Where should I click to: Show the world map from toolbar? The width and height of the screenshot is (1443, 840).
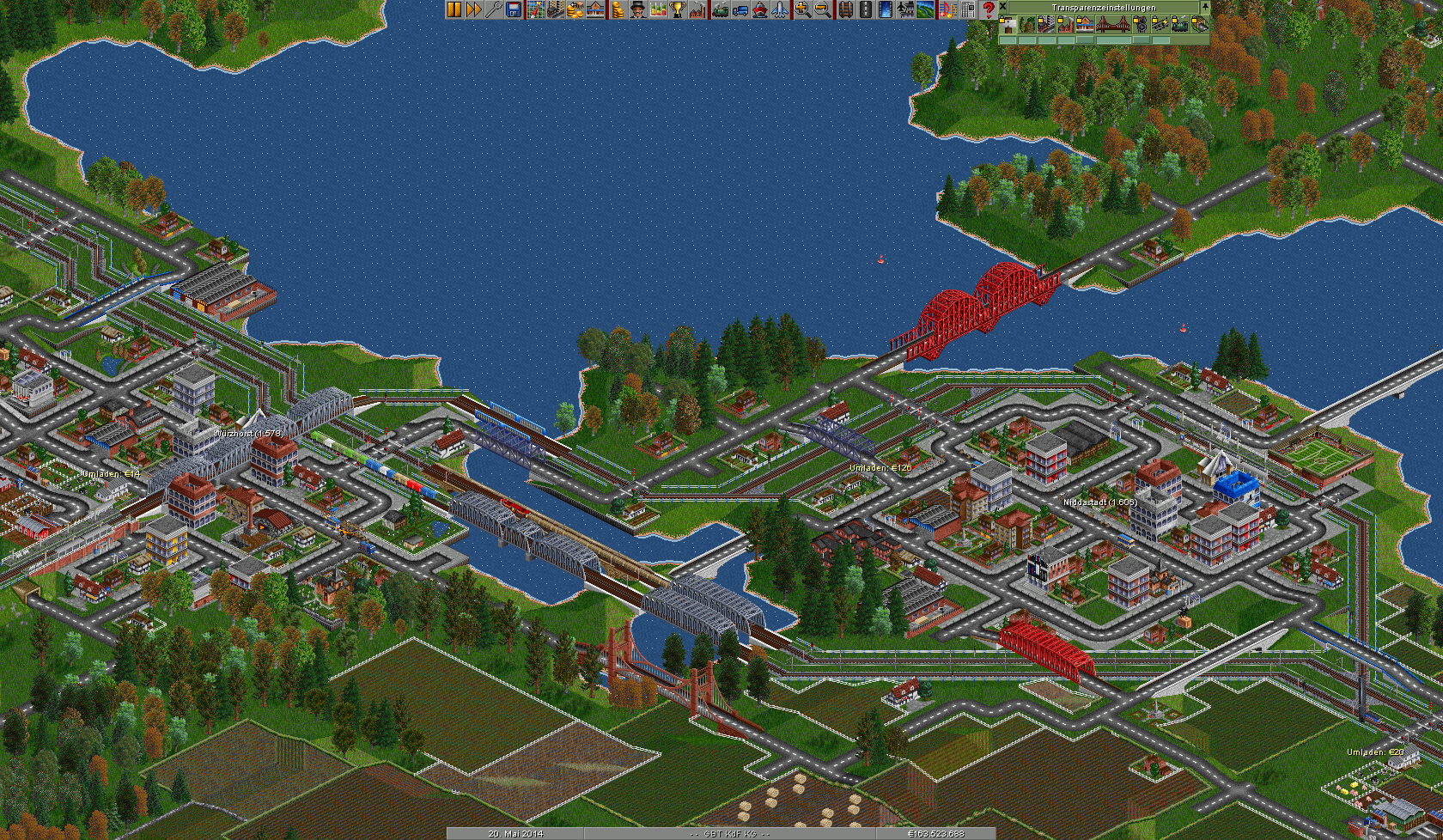(535, 9)
